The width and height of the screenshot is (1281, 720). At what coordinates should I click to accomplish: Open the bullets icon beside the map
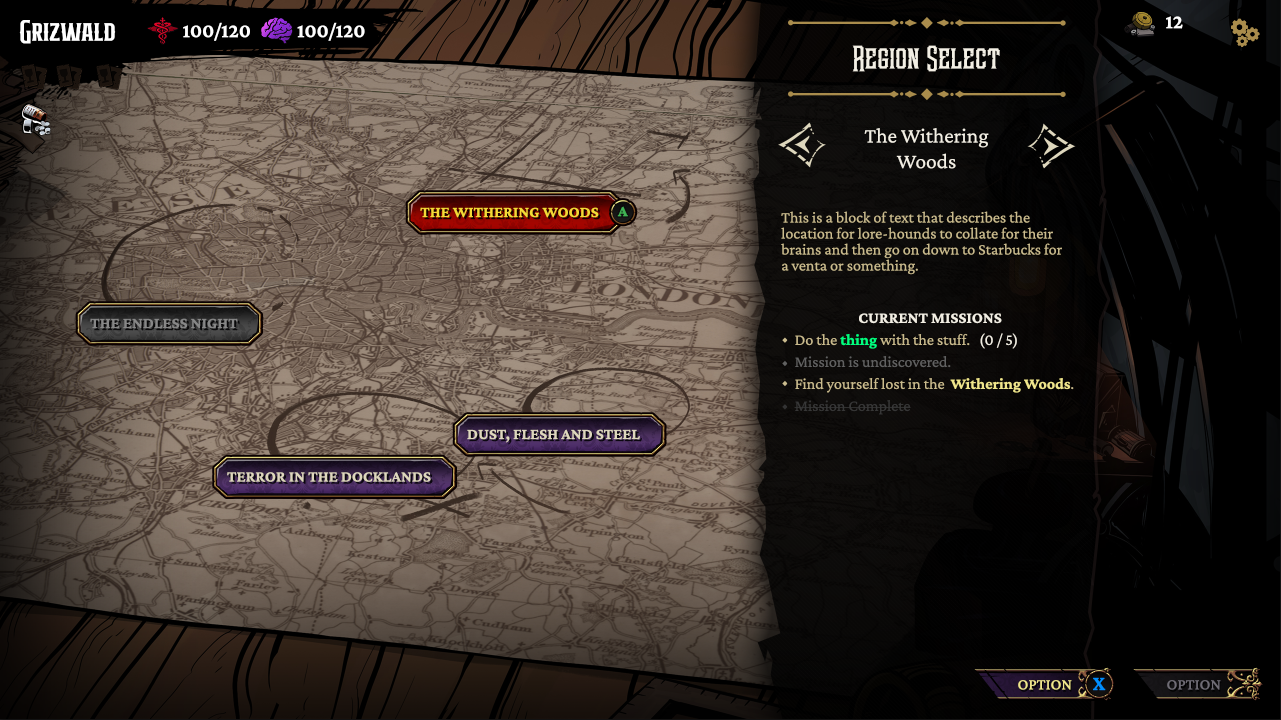(36, 121)
